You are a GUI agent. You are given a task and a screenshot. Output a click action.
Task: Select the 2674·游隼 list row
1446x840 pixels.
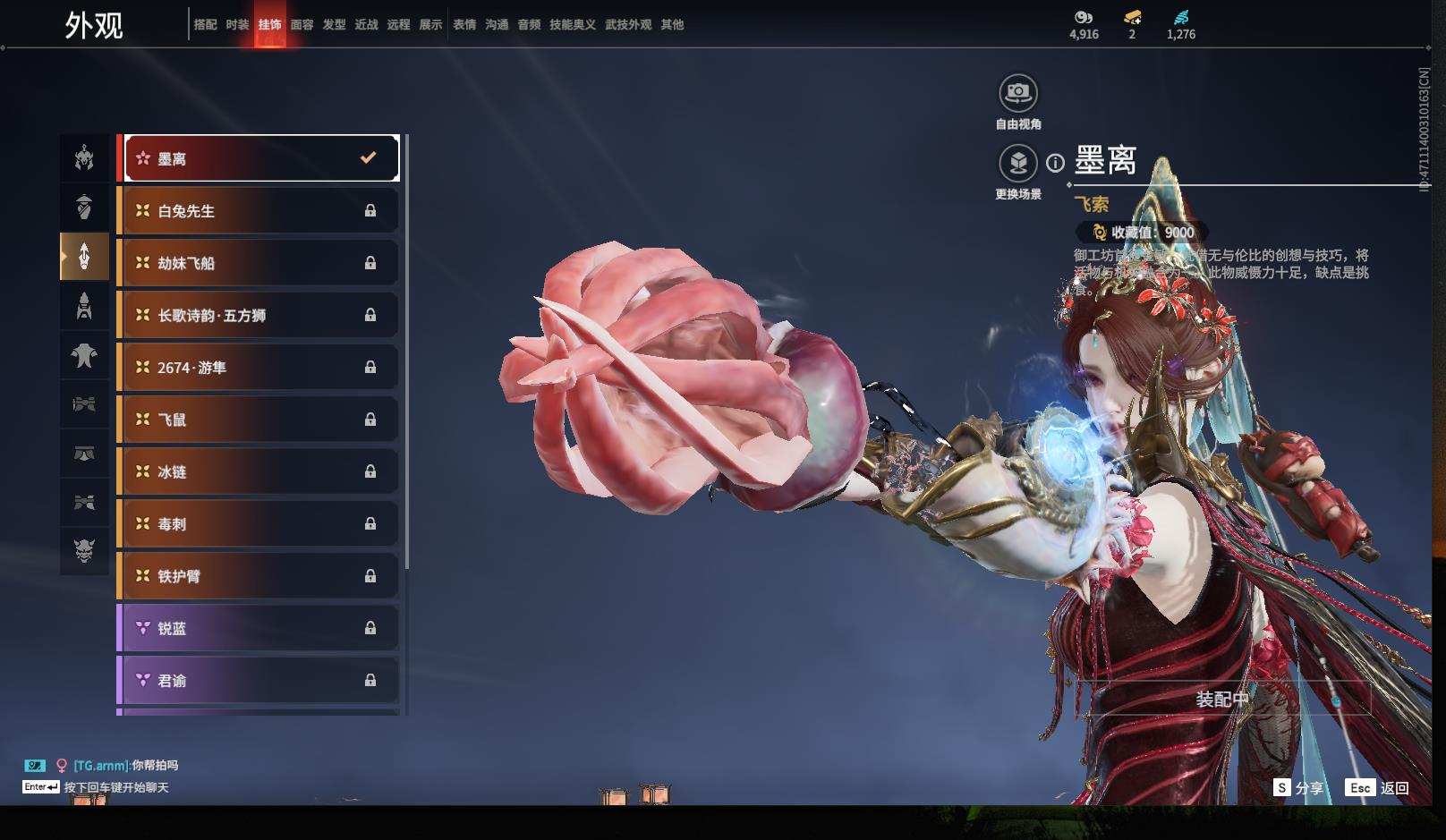pos(258,368)
